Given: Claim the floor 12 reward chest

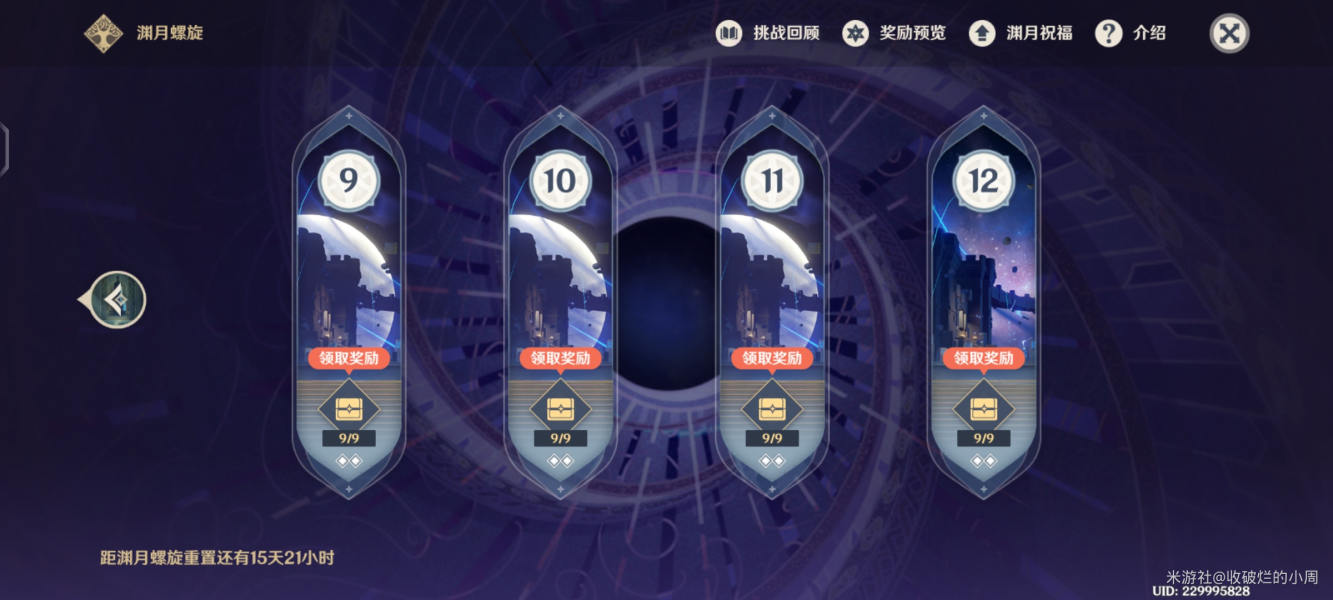Looking at the screenshot, I should pos(984,408).
